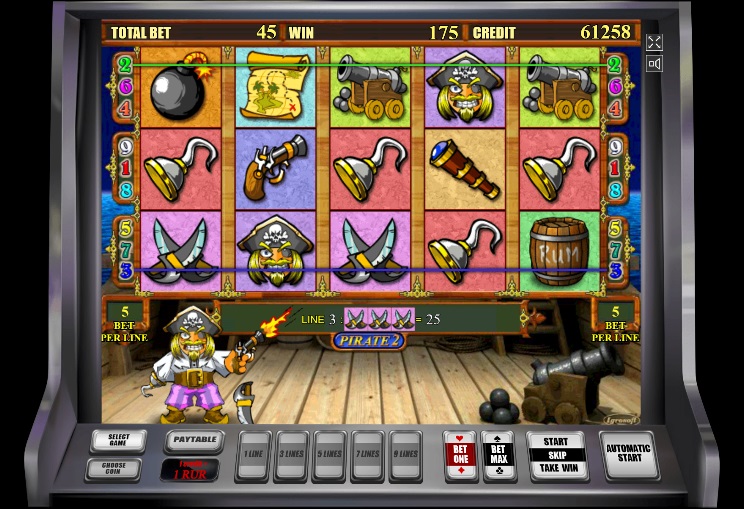Enable Automatic Start spins
The image size is (744, 509).
[x=628, y=454]
